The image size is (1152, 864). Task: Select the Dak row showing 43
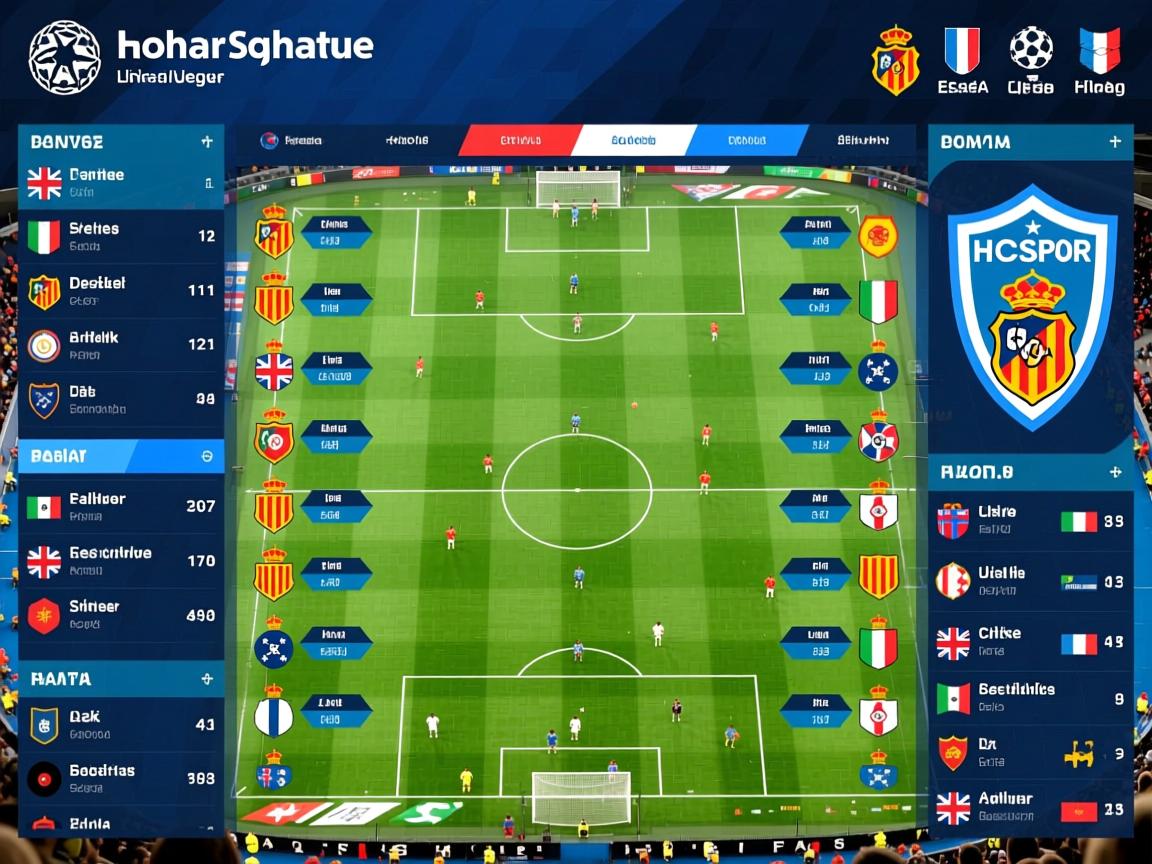coord(120,725)
